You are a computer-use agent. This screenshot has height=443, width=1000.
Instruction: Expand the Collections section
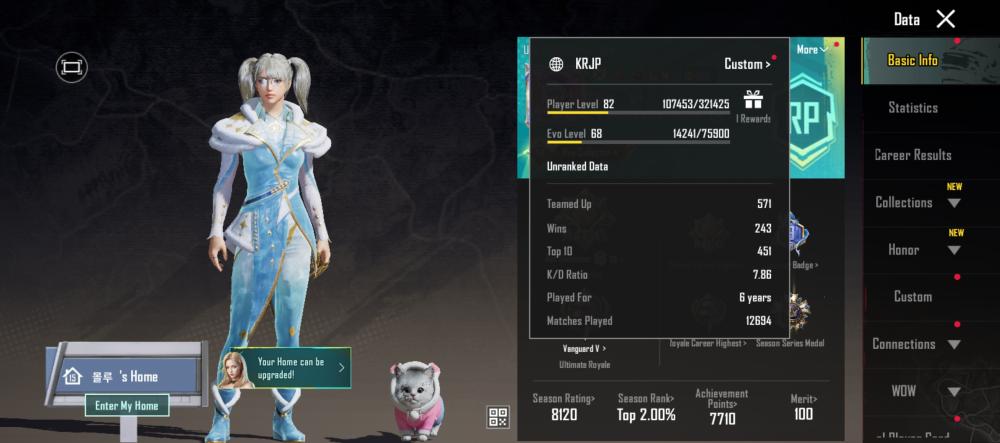(918, 202)
